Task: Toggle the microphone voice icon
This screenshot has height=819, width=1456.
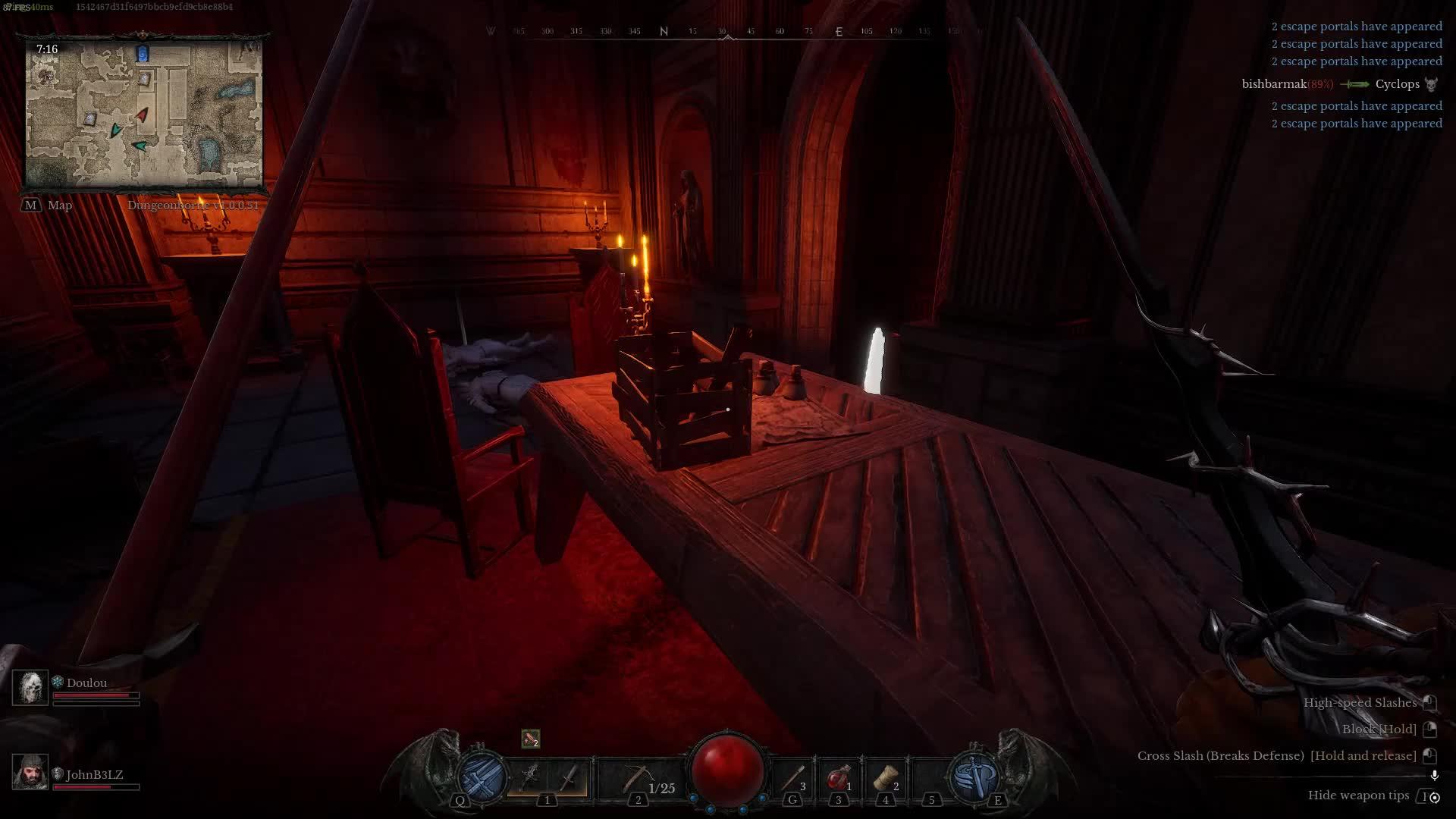Action: click(1434, 776)
